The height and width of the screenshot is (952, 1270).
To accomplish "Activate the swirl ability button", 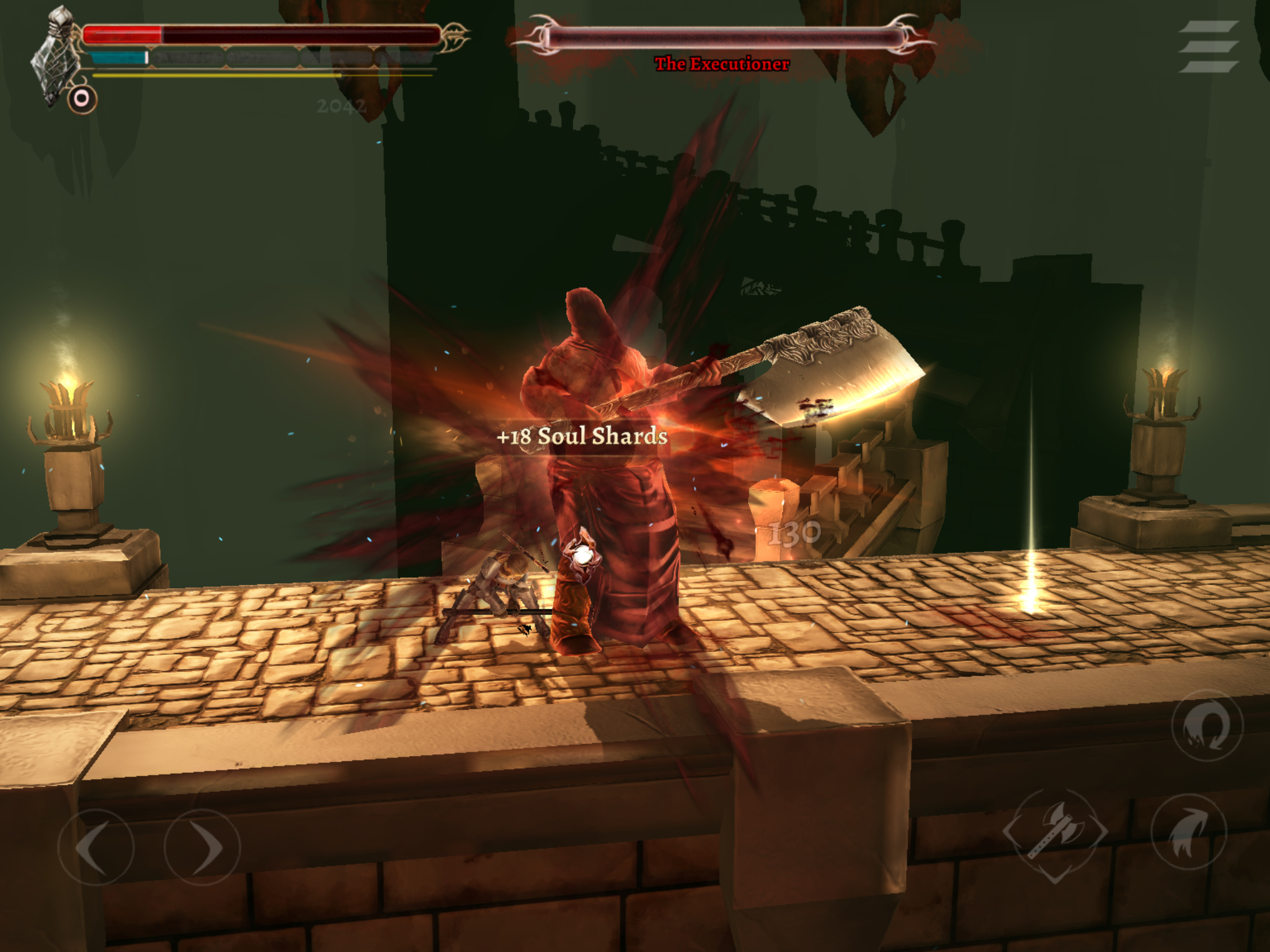I will [1207, 725].
